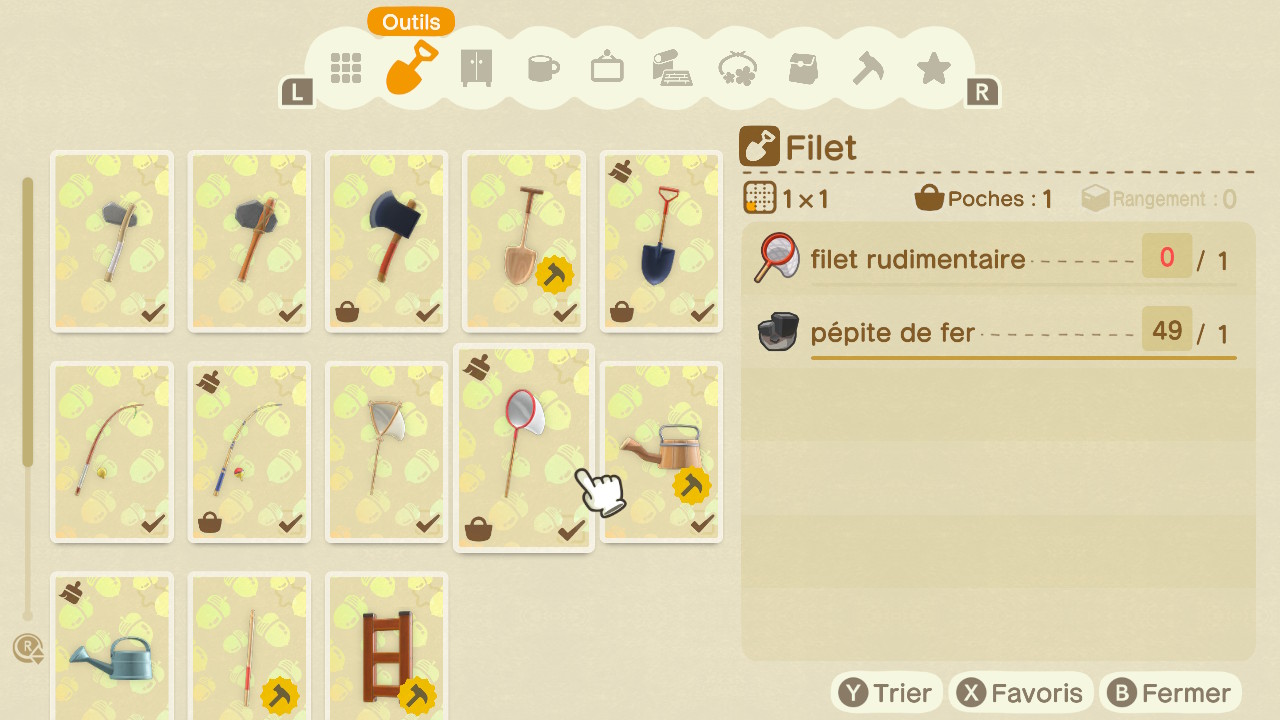This screenshot has width=1280, height=720.
Task: Select the metal watering can recipe
Action: (x=112, y=650)
